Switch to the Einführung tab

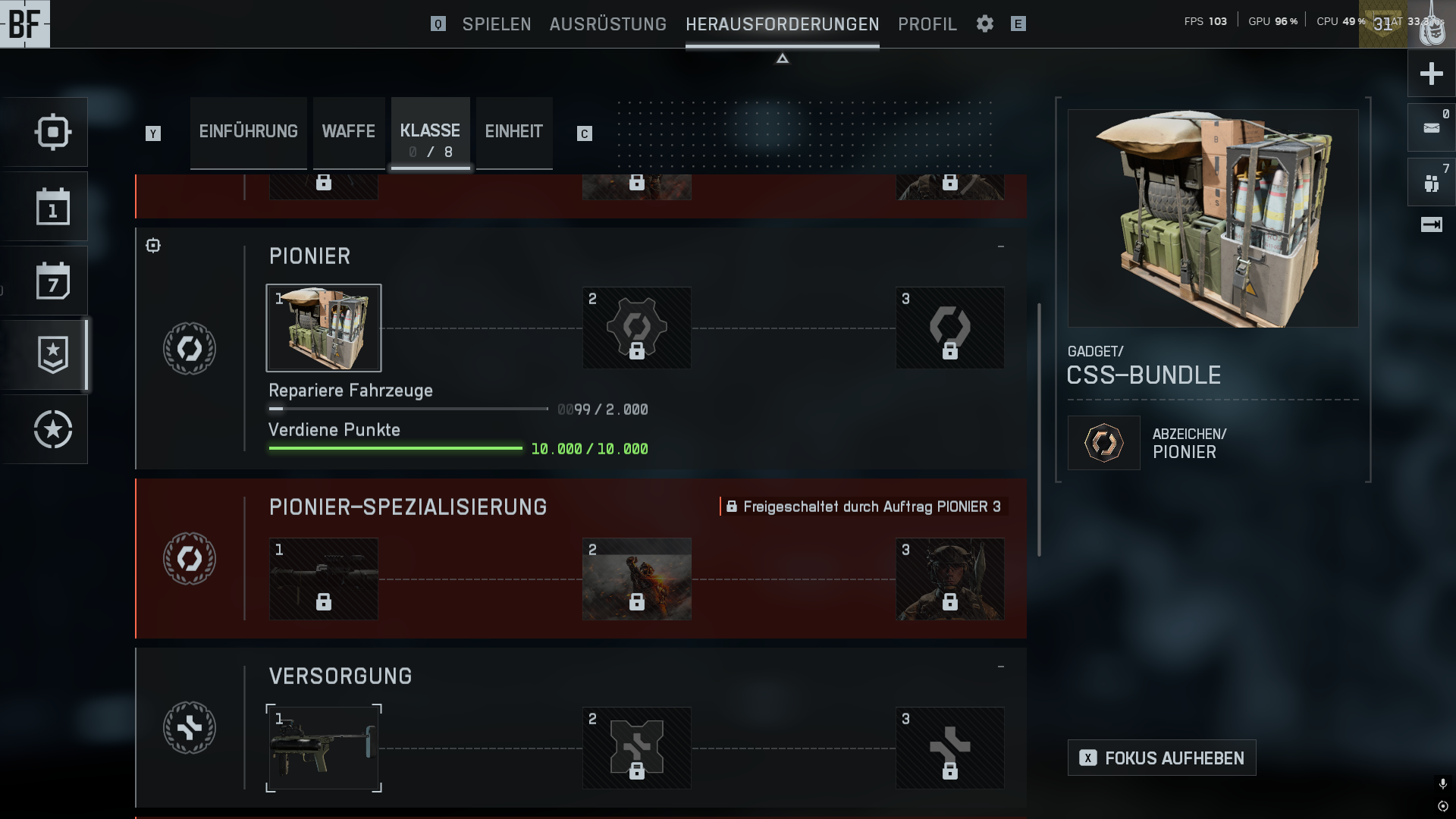pos(248,132)
